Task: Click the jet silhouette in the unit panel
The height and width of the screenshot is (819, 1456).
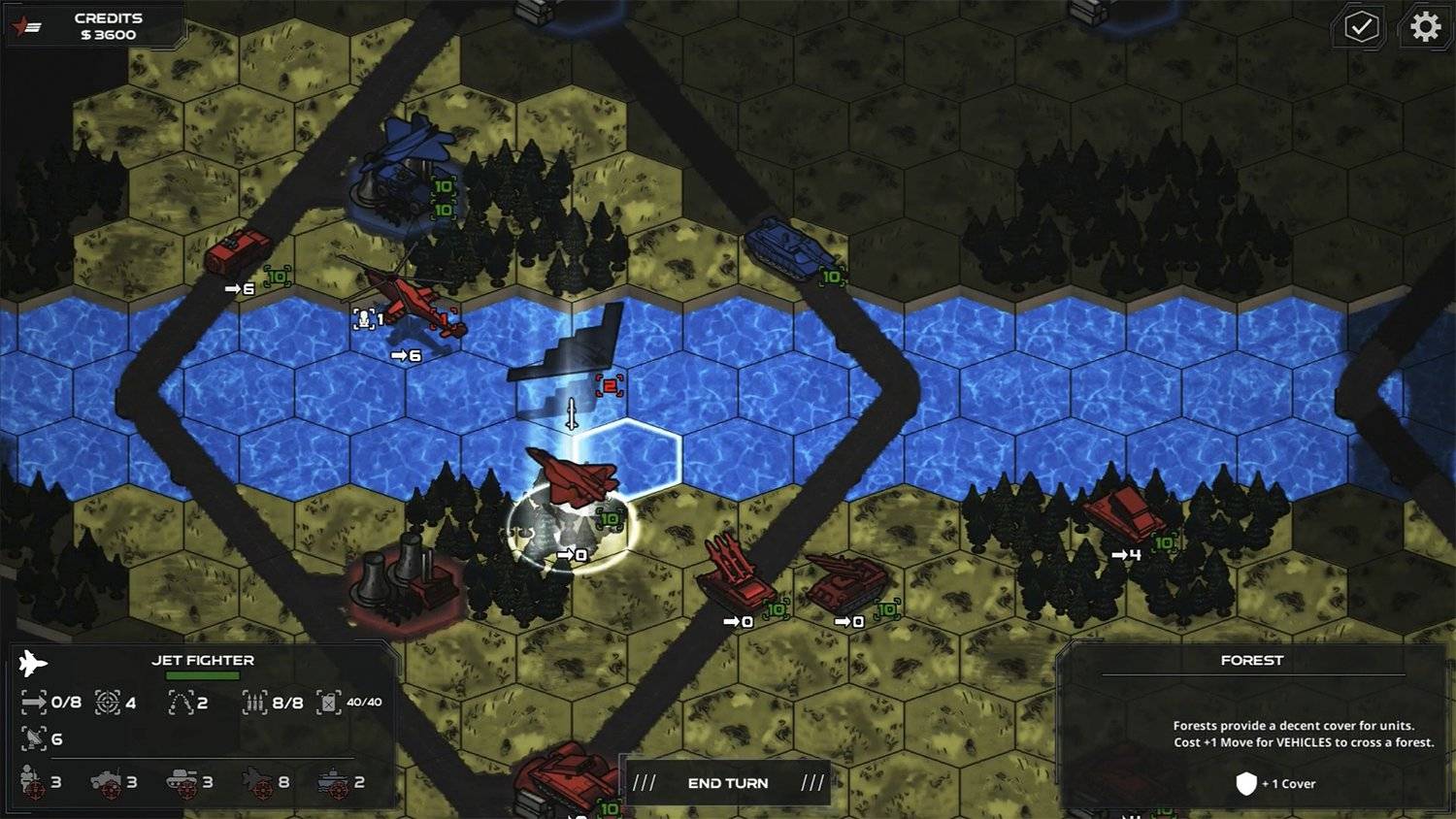Action: (33, 662)
